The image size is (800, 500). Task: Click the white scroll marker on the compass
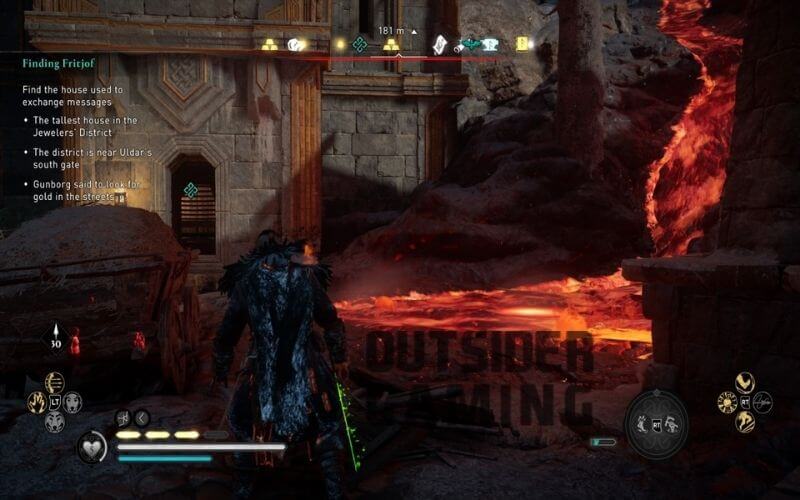click(x=439, y=44)
